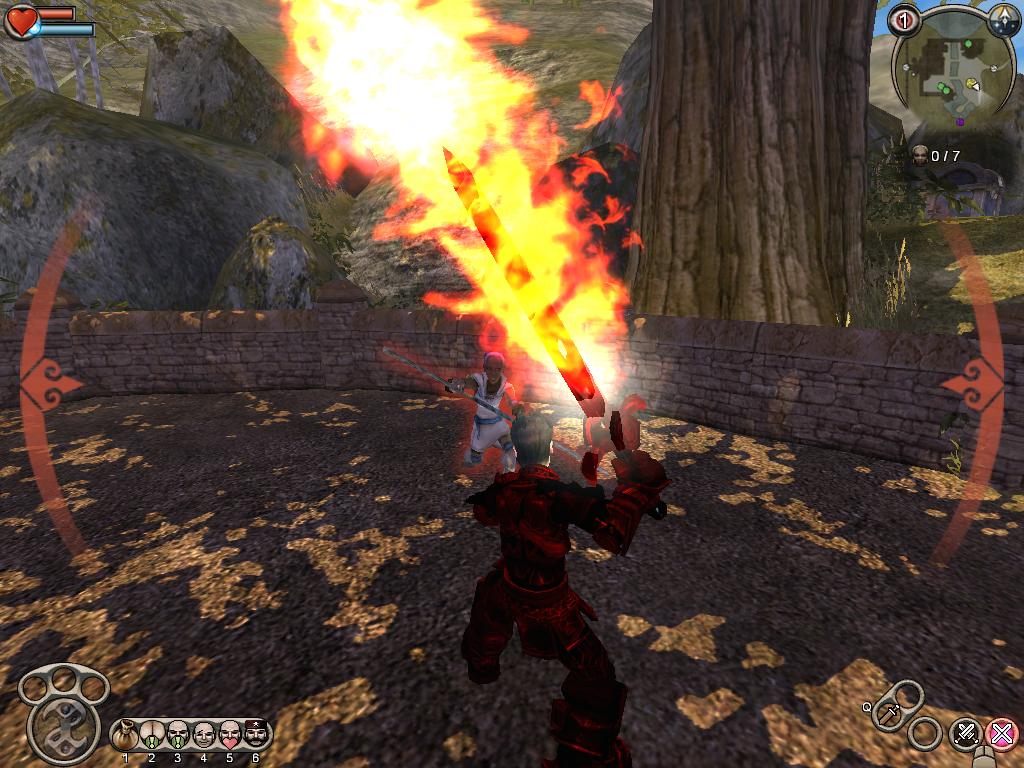Use the back-of-head expression in slot 2

[x=152, y=735]
